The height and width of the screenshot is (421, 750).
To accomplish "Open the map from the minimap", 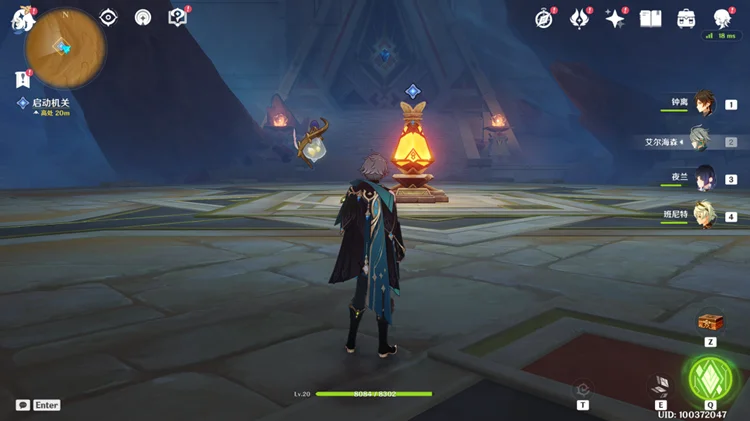I will click(62, 47).
